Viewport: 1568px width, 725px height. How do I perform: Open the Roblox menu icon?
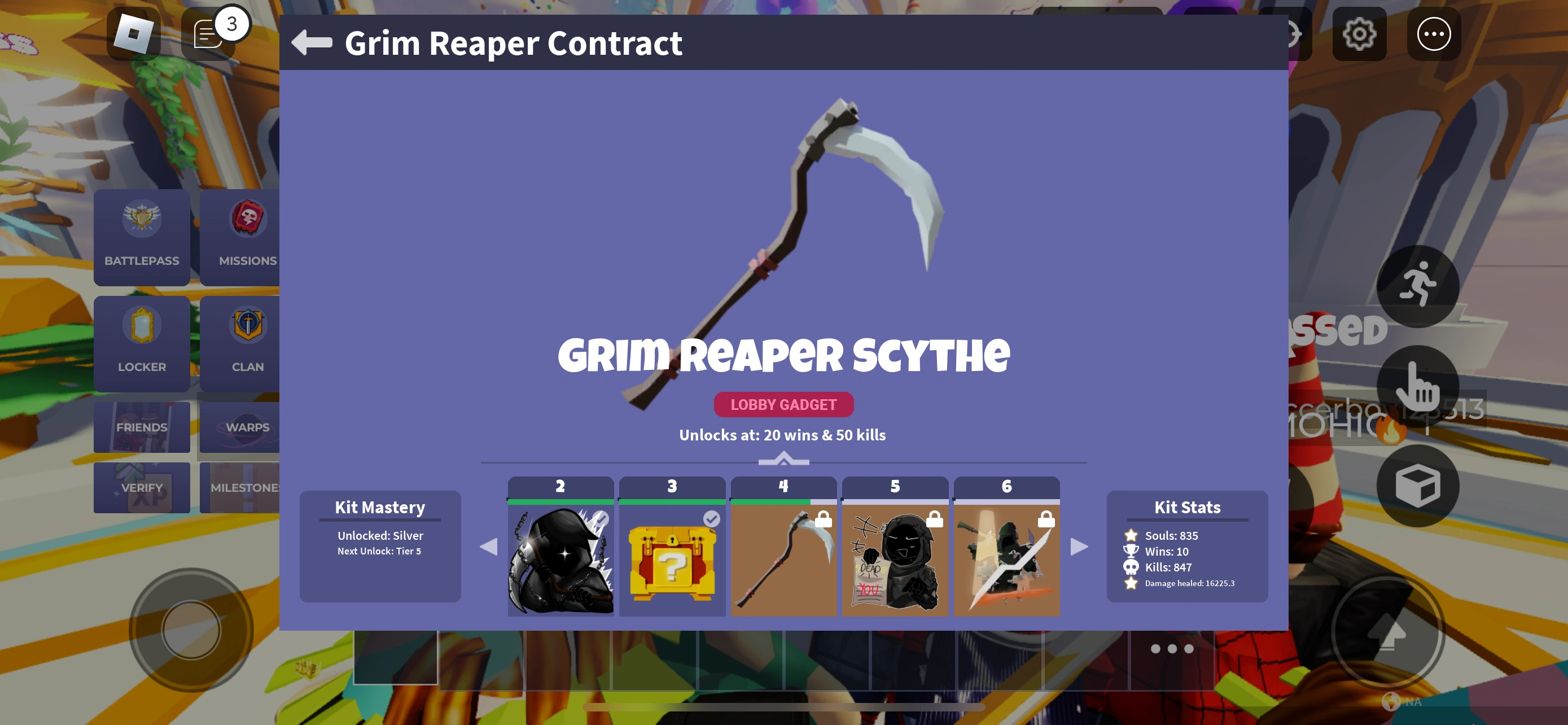(x=133, y=33)
